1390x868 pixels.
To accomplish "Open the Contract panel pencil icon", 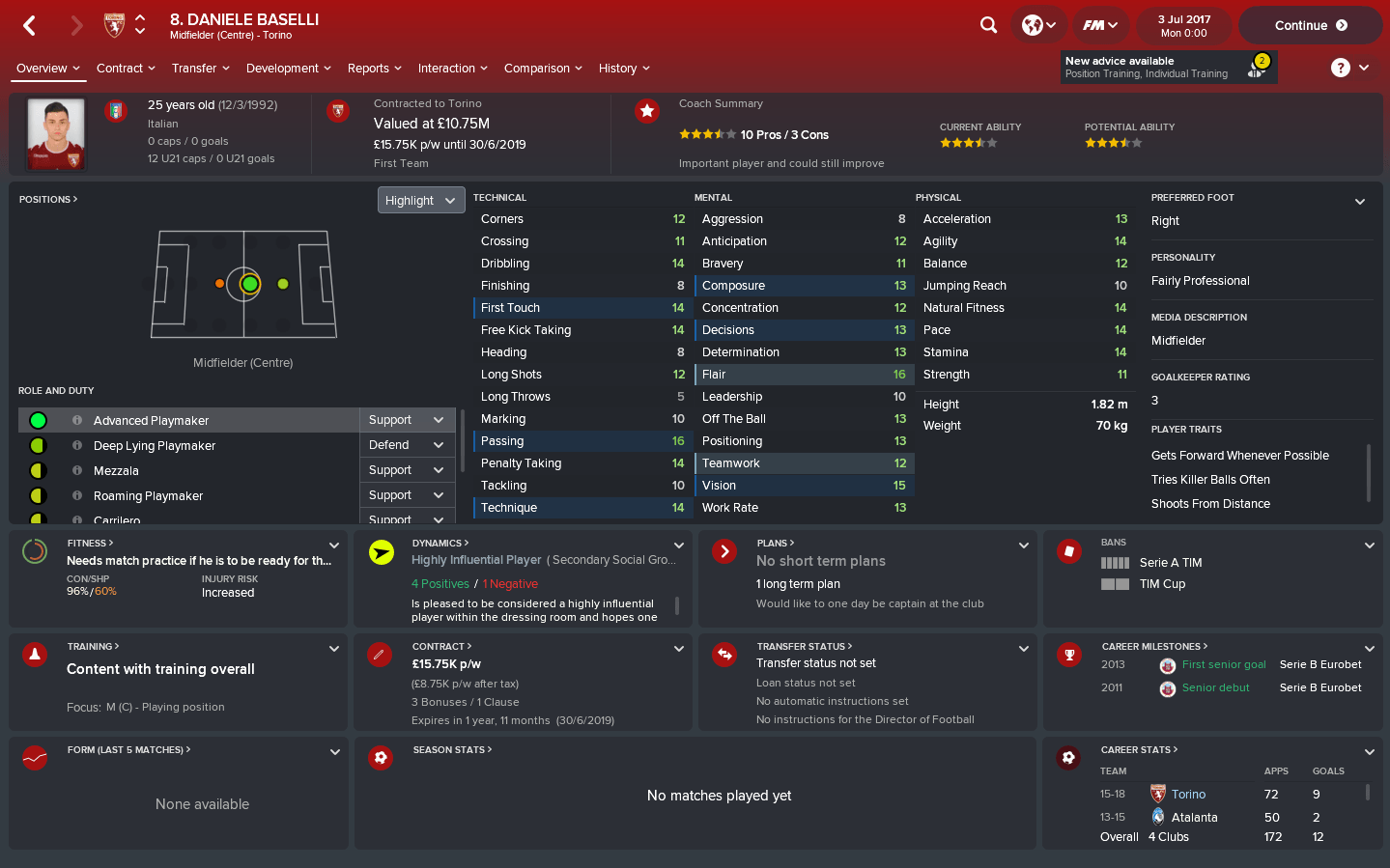I will point(380,654).
